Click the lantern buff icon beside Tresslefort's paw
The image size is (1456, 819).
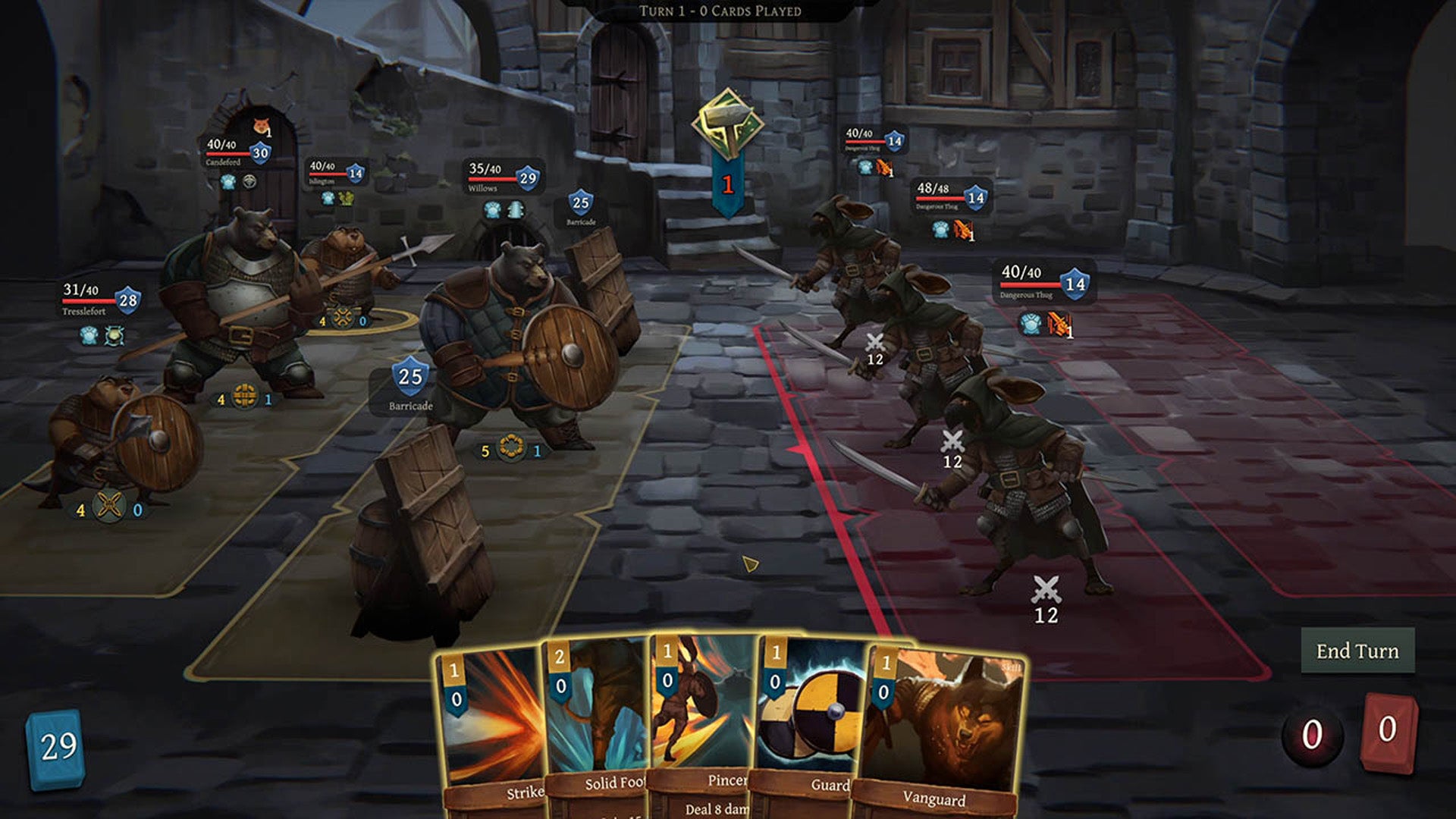pos(114,336)
